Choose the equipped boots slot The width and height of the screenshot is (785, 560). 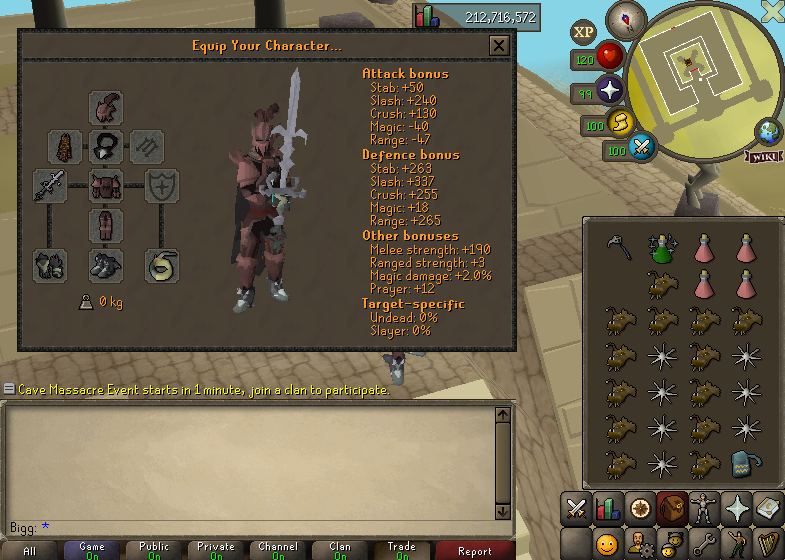pyautogui.click(x=106, y=264)
